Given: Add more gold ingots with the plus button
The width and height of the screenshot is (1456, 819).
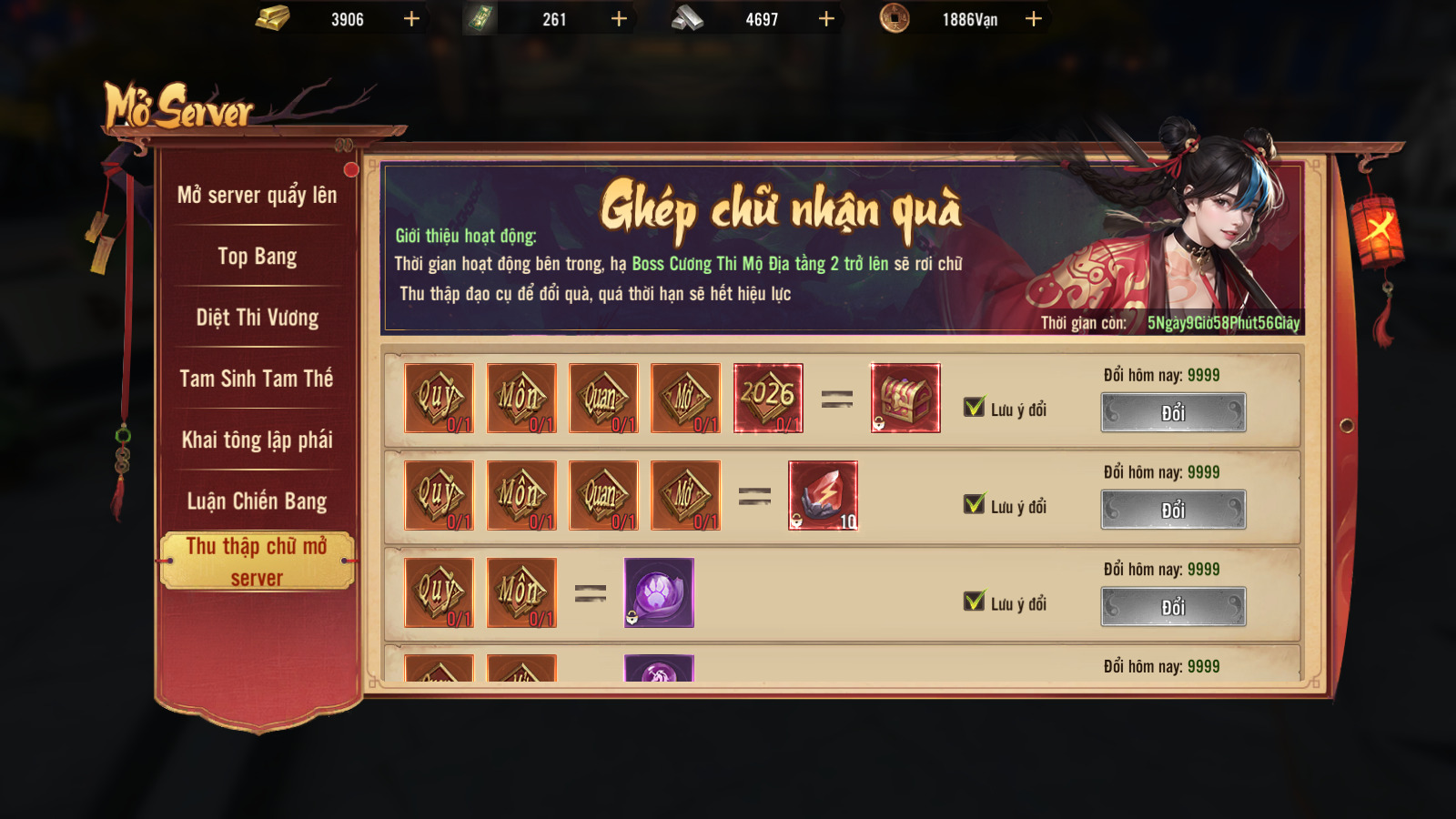Looking at the screenshot, I should 411,19.
